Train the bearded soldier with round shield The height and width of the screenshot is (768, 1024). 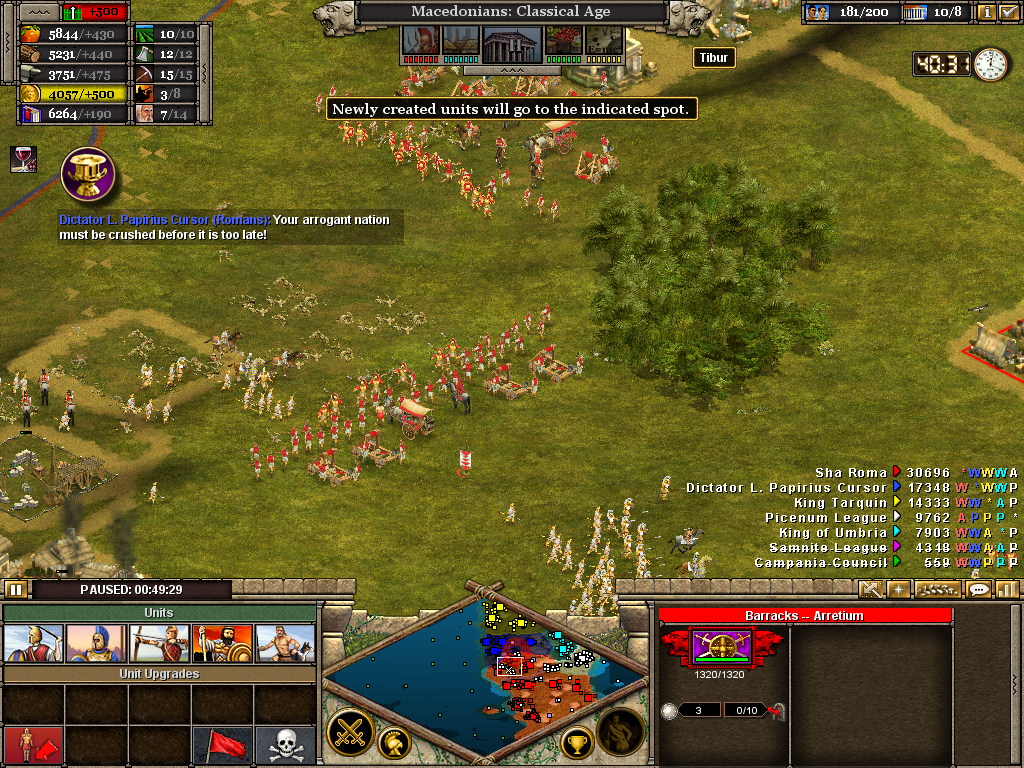[222, 644]
